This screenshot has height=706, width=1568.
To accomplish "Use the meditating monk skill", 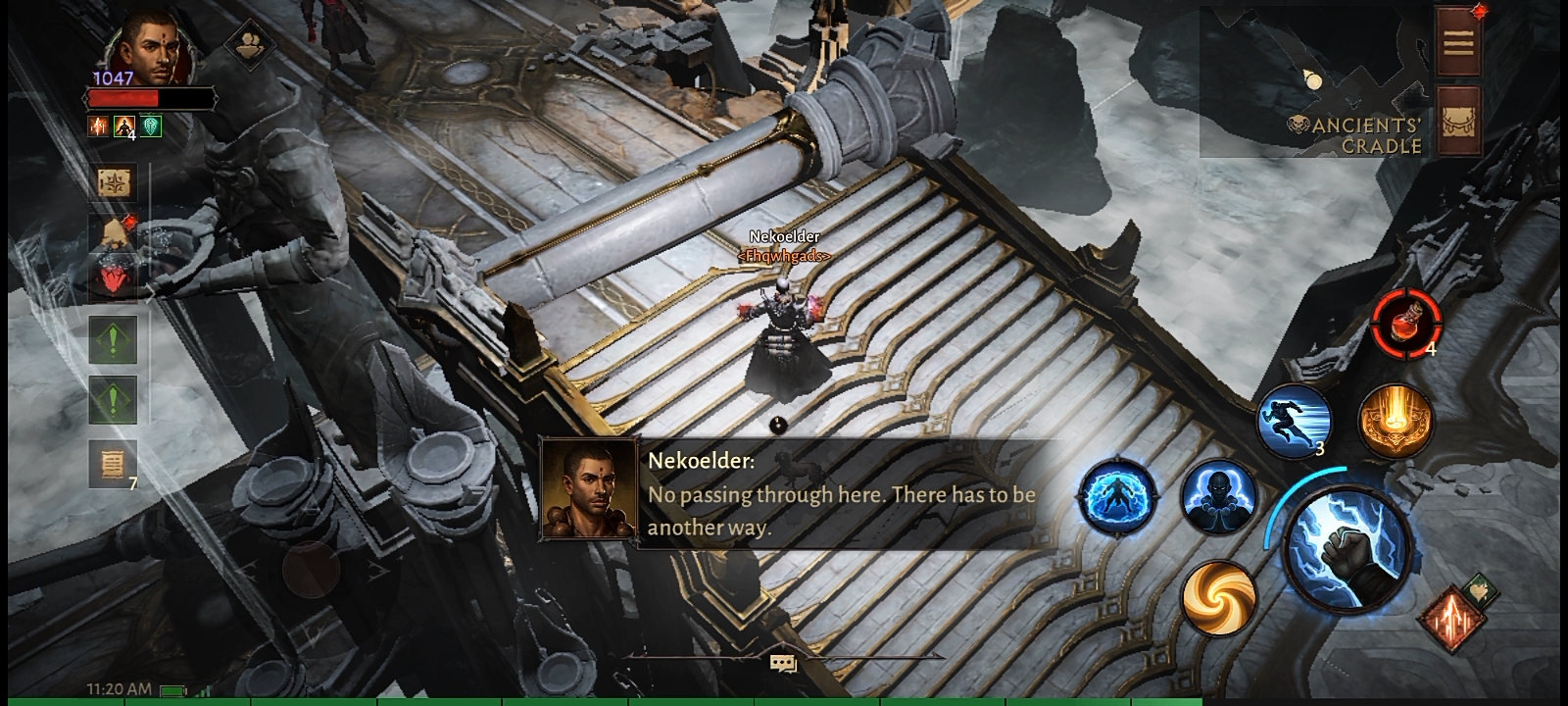I will pyautogui.click(x=1218, y=497).
